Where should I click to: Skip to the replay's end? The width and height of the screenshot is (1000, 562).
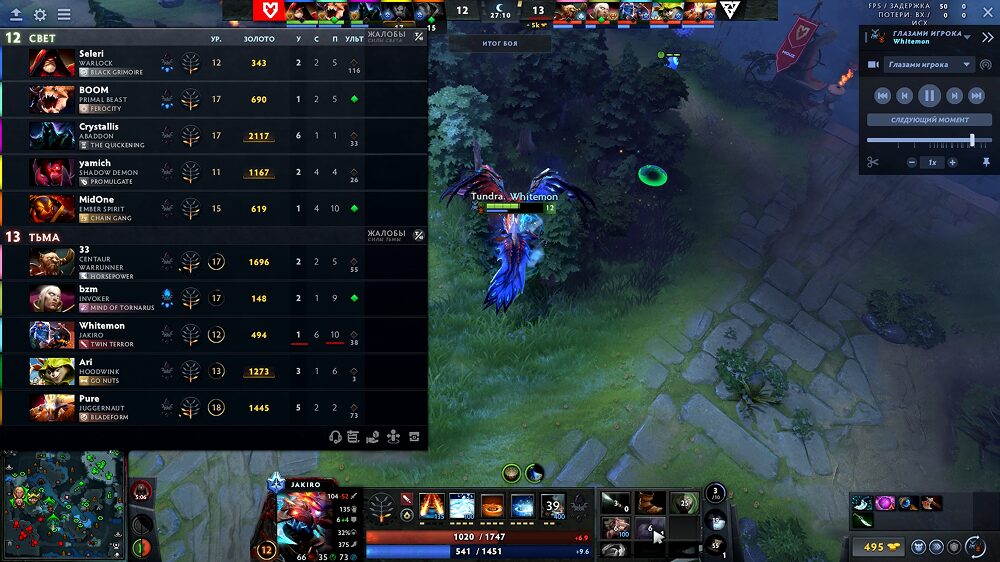pyautogui.click(x=978, y=96)
